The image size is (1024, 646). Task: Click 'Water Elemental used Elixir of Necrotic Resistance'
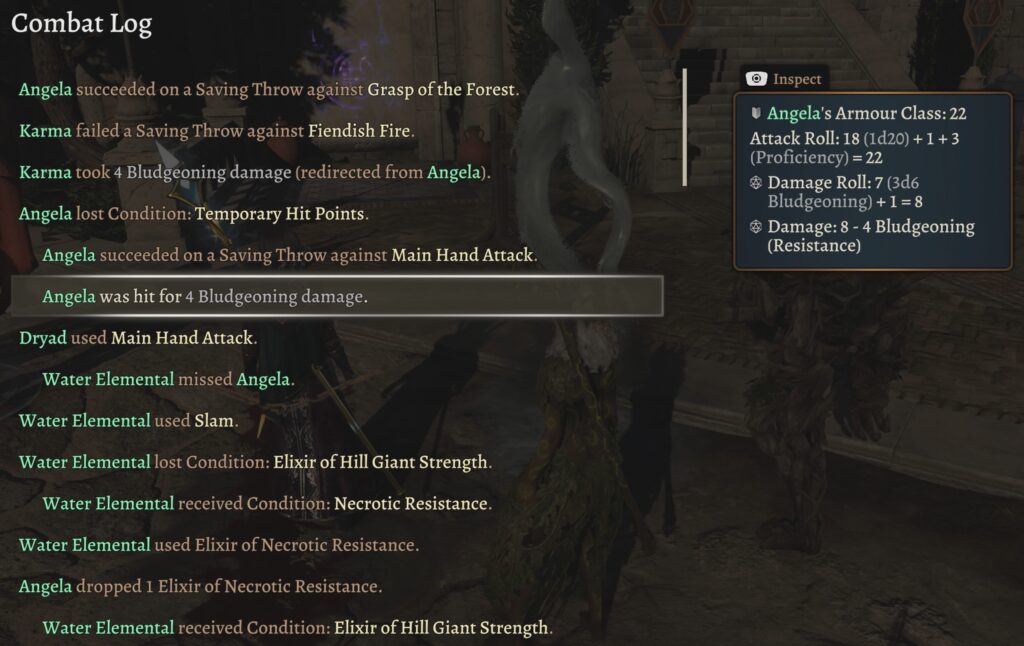tap(218, 545)
